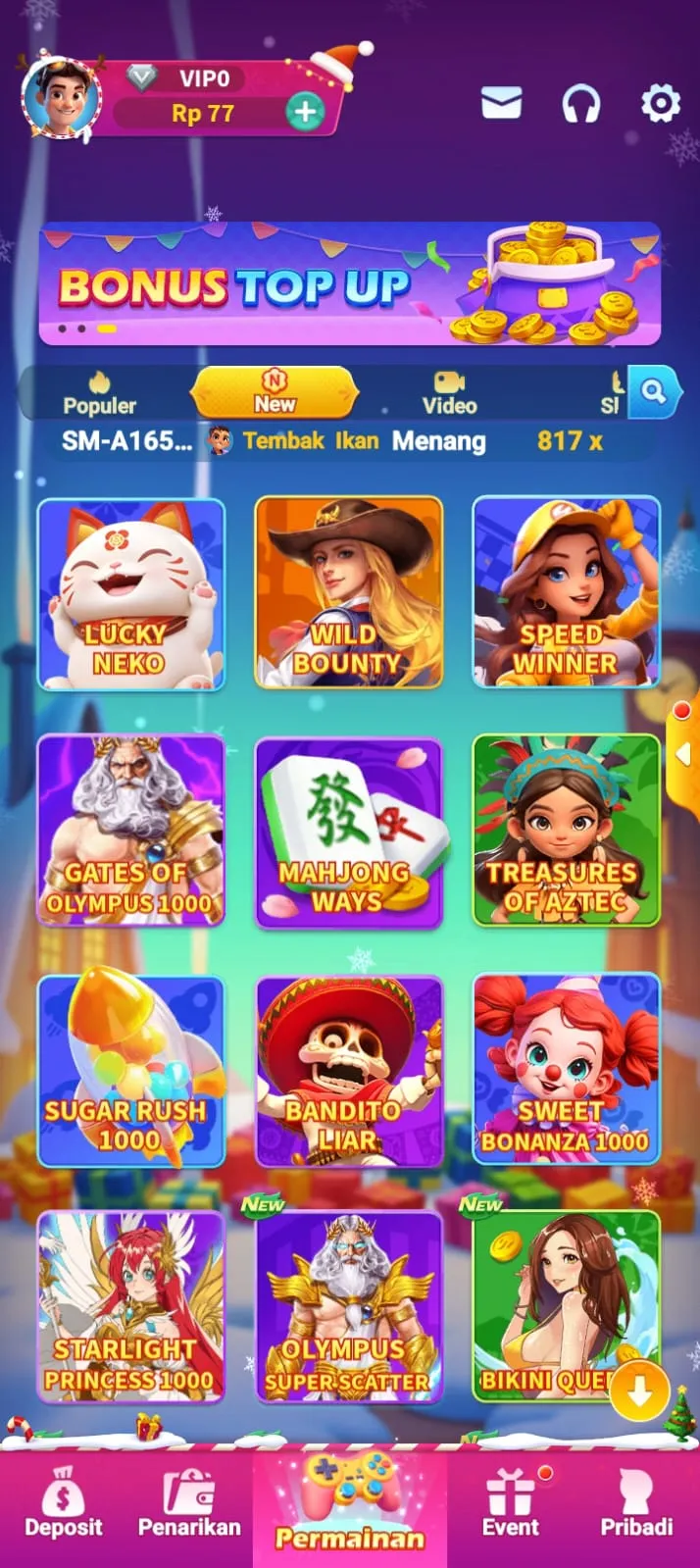Tap the green plus top-up button
This screenshot has height=1568, width=700.
[305, 112]
